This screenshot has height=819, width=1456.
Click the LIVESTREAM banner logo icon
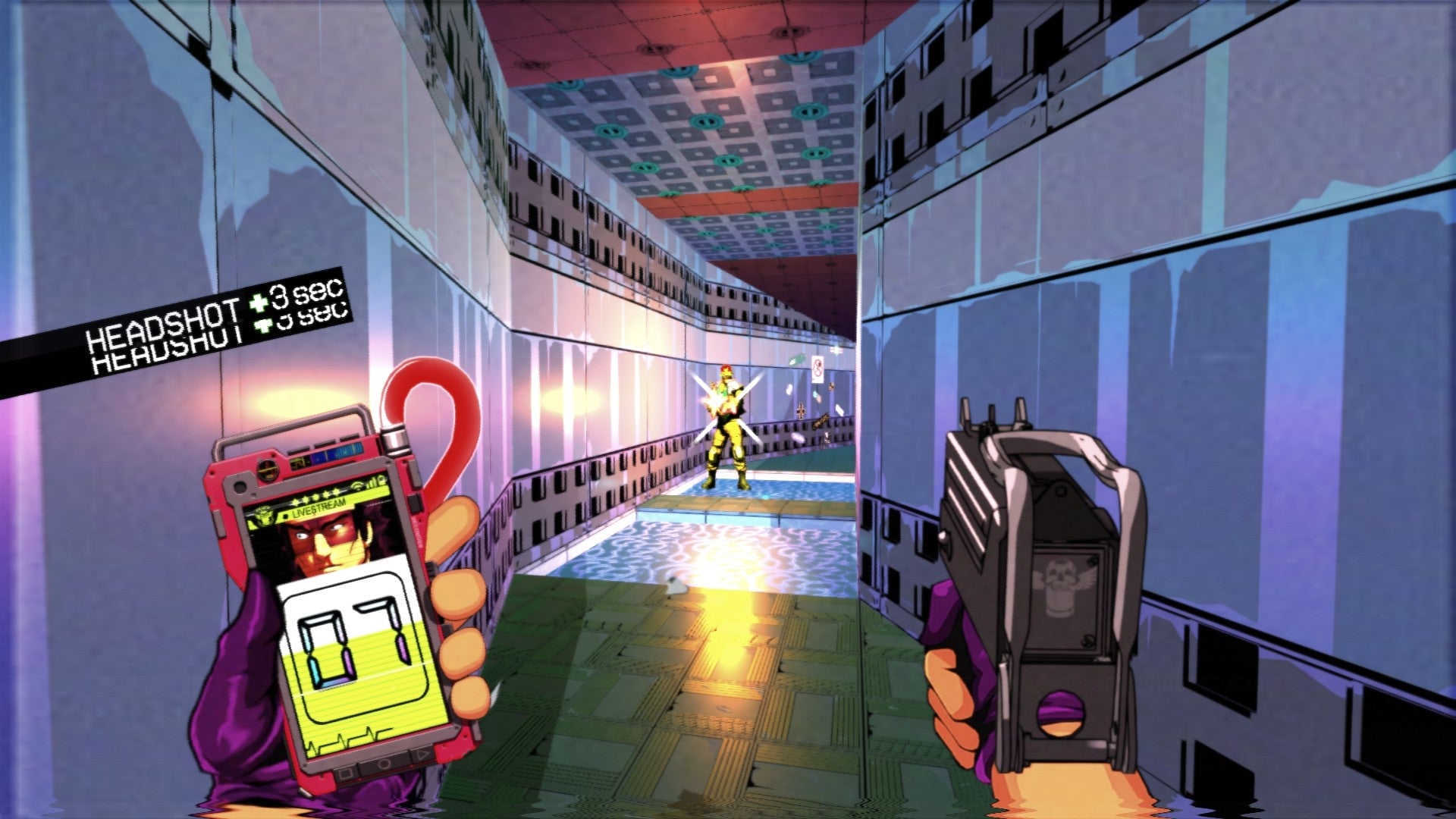[x=265, y=514]
